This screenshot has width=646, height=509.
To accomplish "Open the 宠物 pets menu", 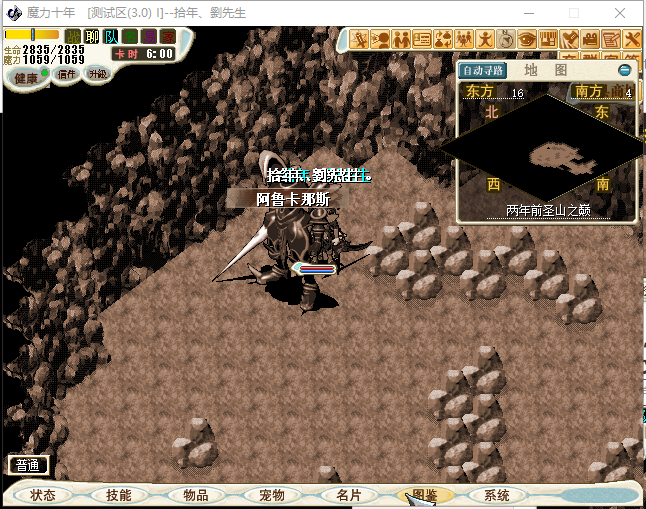I will click(x=271, y=495).
